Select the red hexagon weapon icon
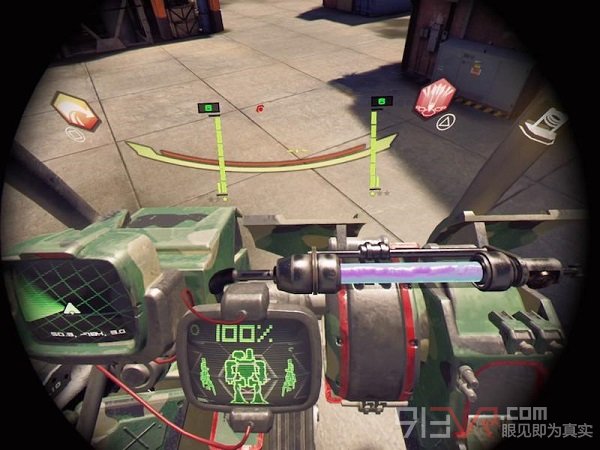Image resolution: width=600 pixels, height=450 pixels. point(437,99)
